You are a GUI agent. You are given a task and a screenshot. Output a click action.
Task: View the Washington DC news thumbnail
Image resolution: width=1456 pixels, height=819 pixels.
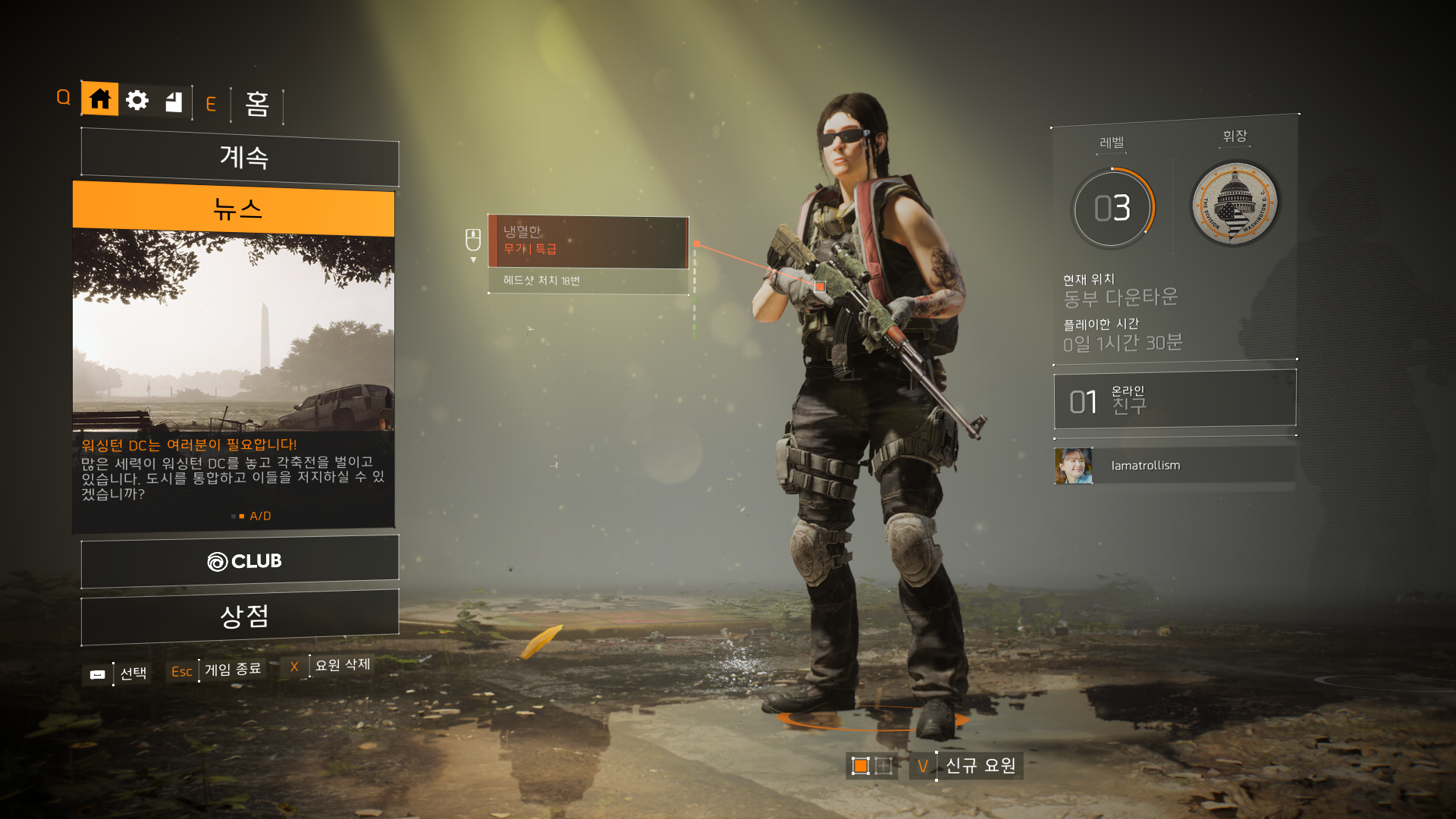click(x=234, y=330)
